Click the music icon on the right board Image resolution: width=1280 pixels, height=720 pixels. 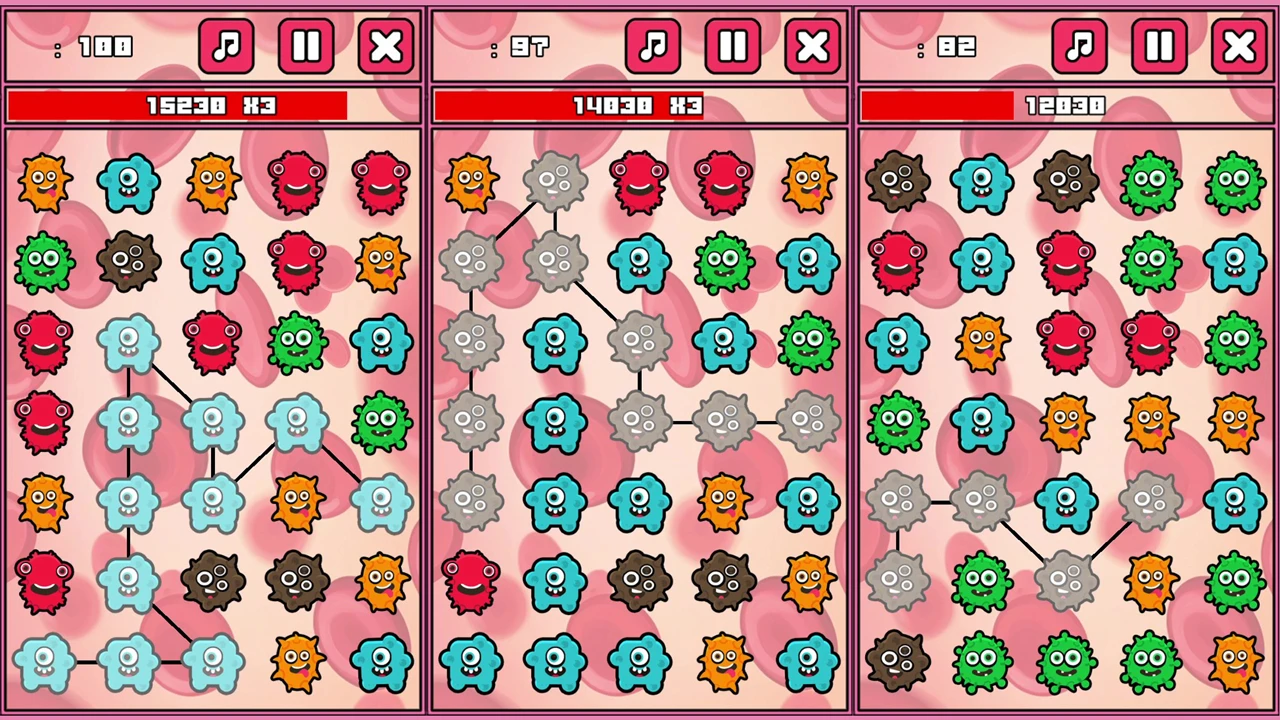click(1080, 46)
